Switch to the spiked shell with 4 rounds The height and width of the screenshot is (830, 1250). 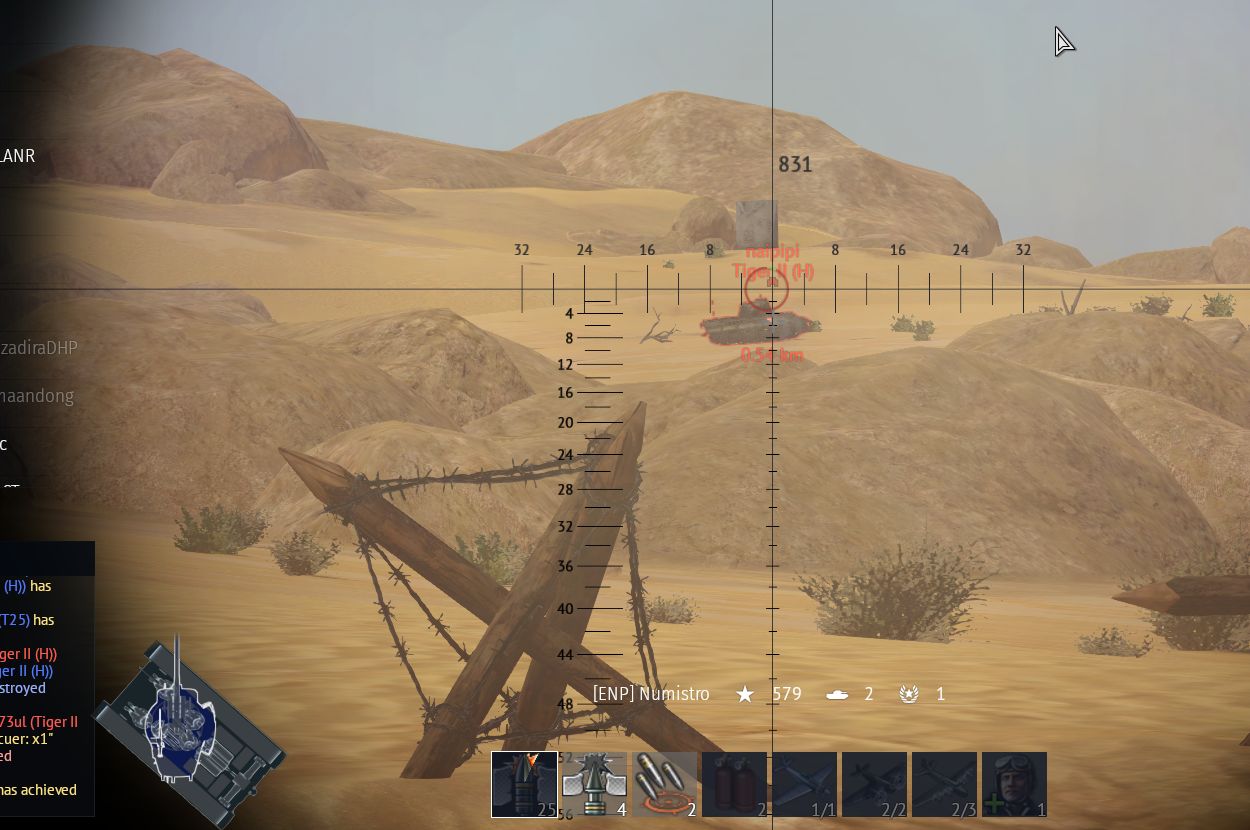(594, 785)
